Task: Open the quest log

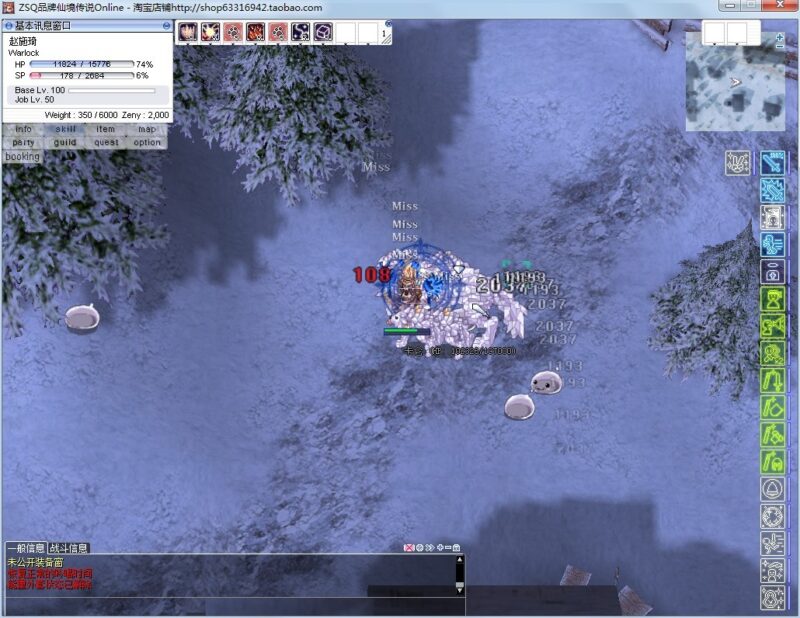Action: (106, 142)
